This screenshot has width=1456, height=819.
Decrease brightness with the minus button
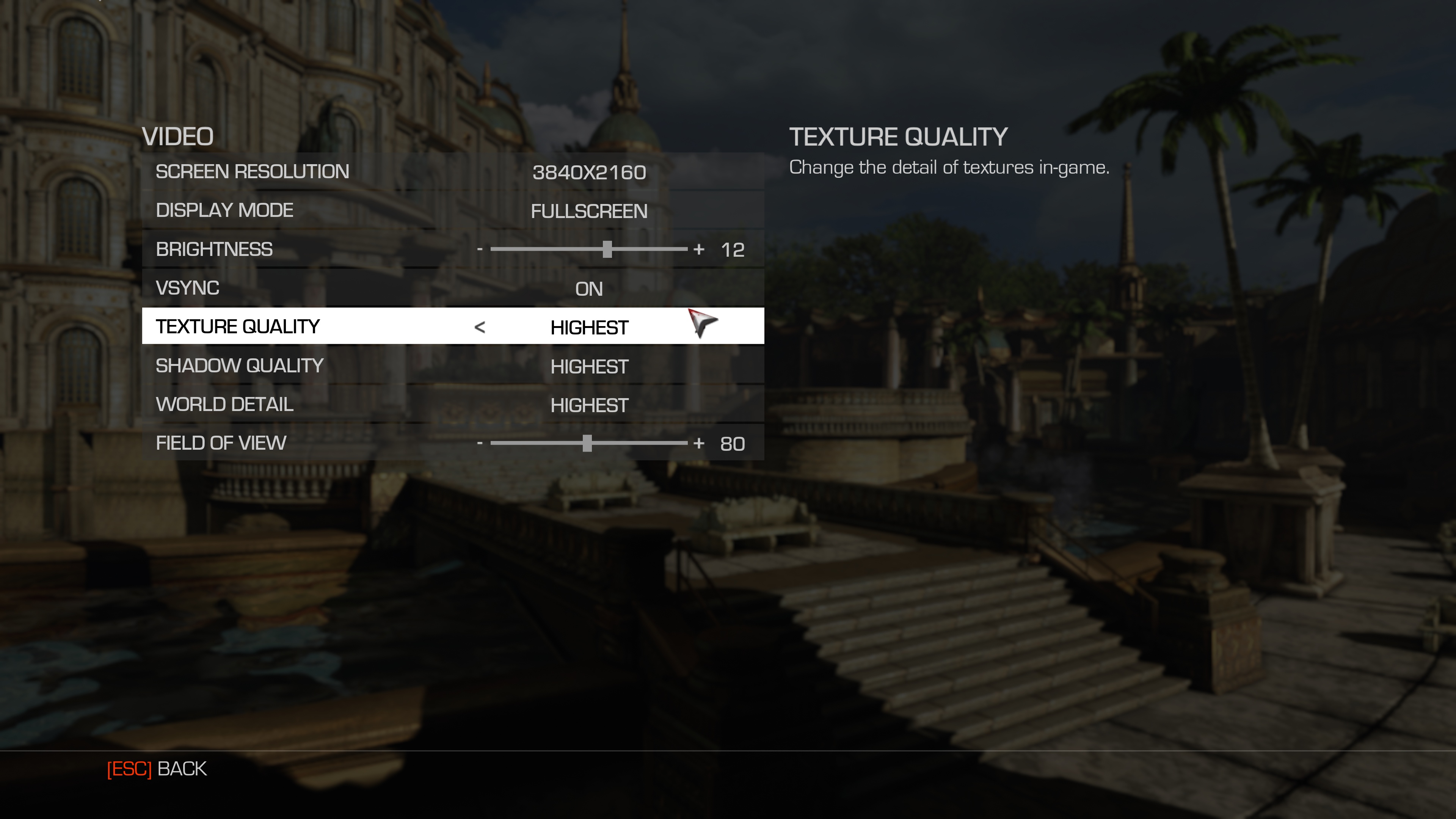pyautogui.click(x=480, y=249)
